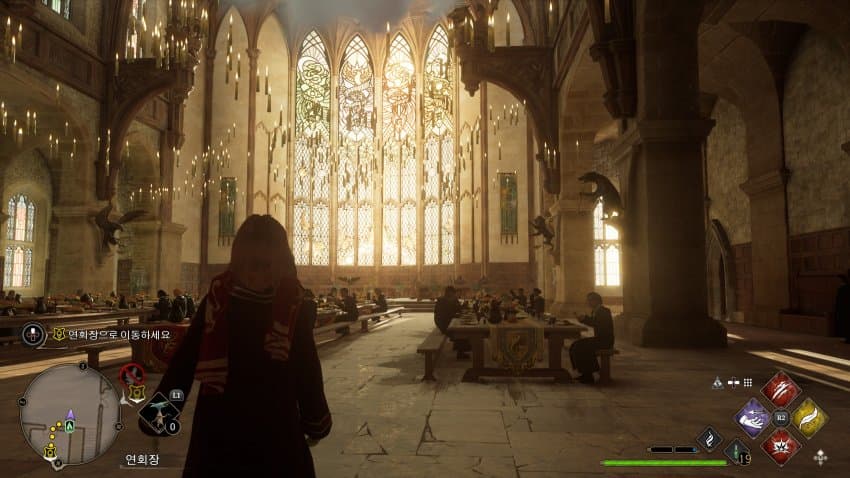Click the circular minimap

70,413
